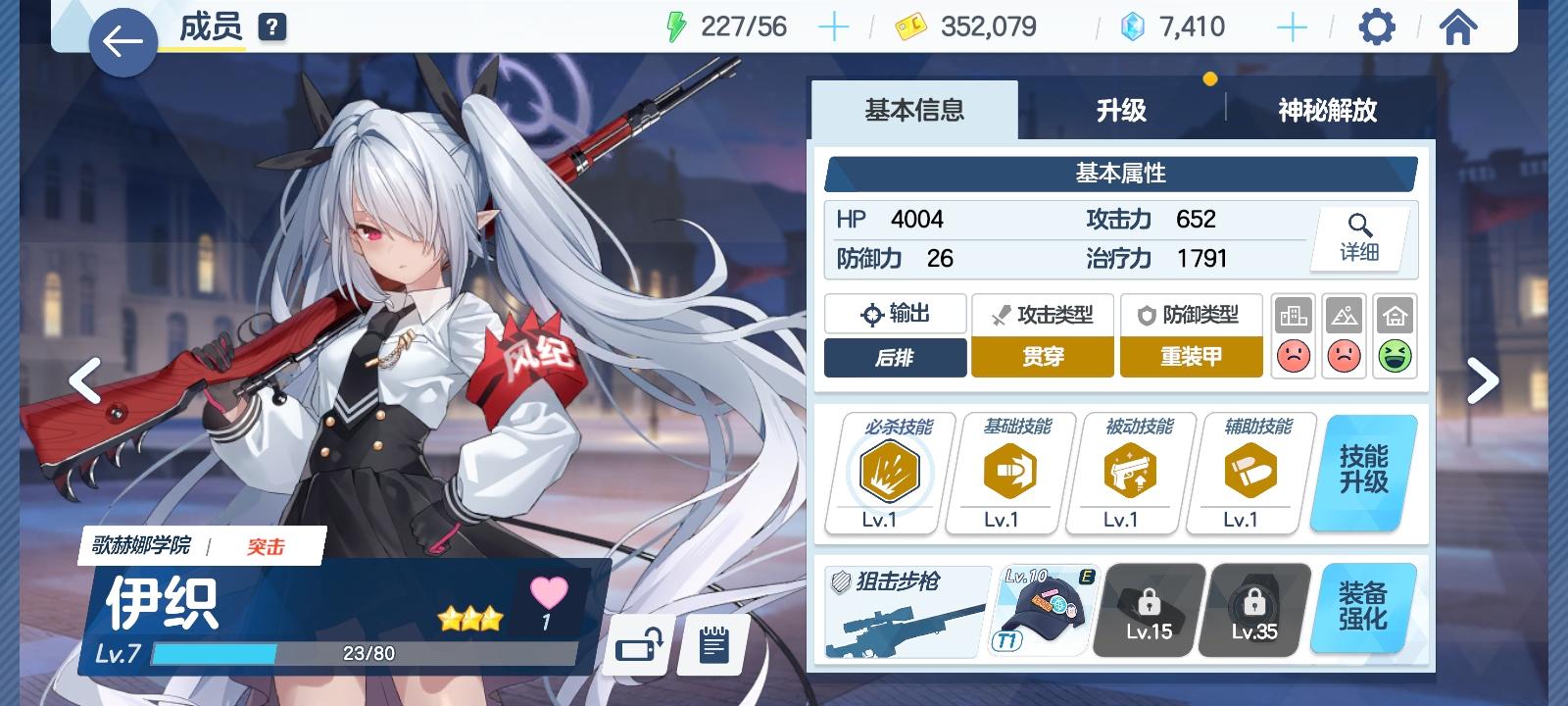Tap the rotate screen icon
Image resolution: width=1568 pixels, height=706 pixels.
click(x=635, y=643)
